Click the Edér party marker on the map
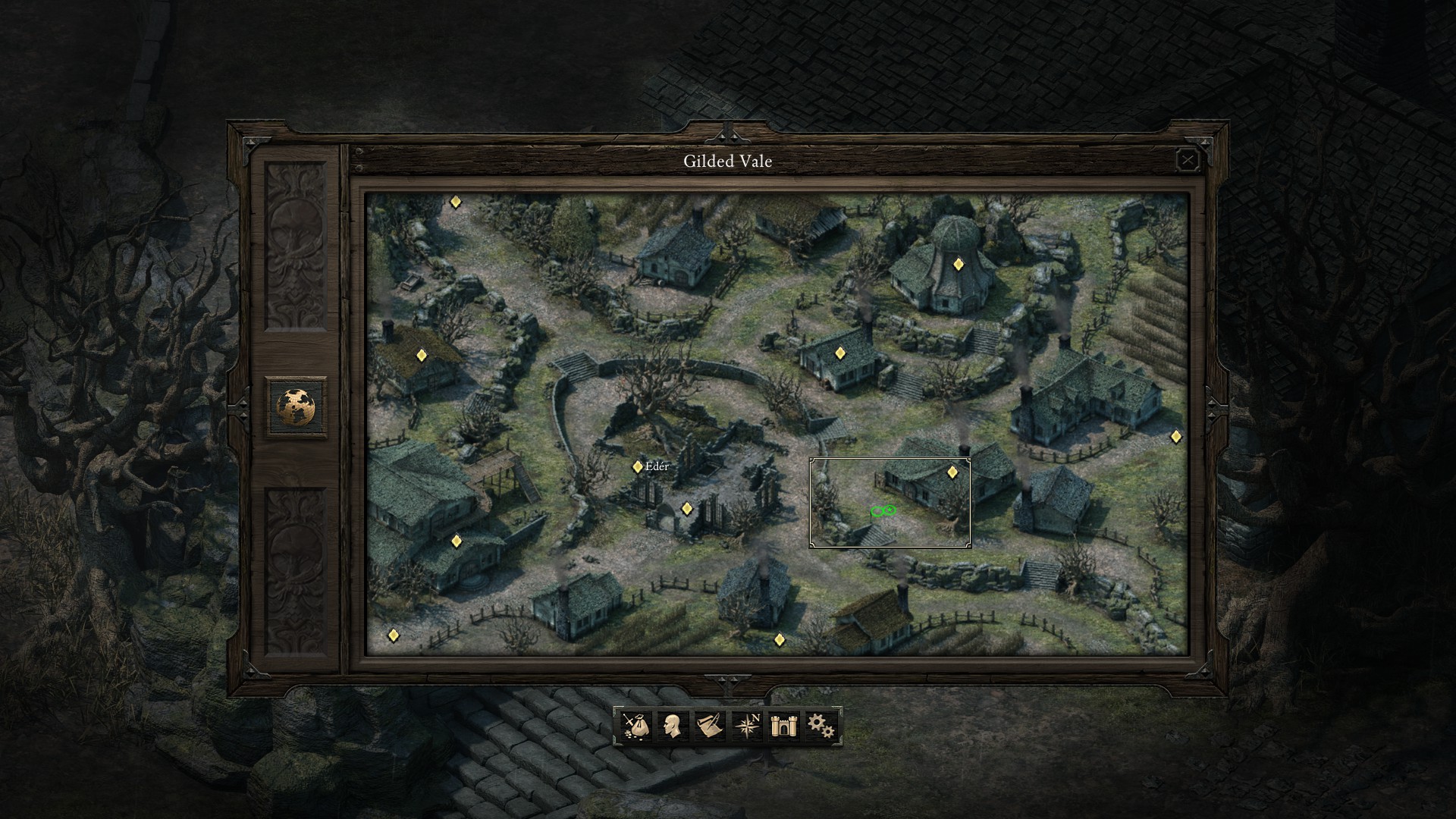Image resolution: width=1456 pixels, height=819 pixels. pos(637,467)
